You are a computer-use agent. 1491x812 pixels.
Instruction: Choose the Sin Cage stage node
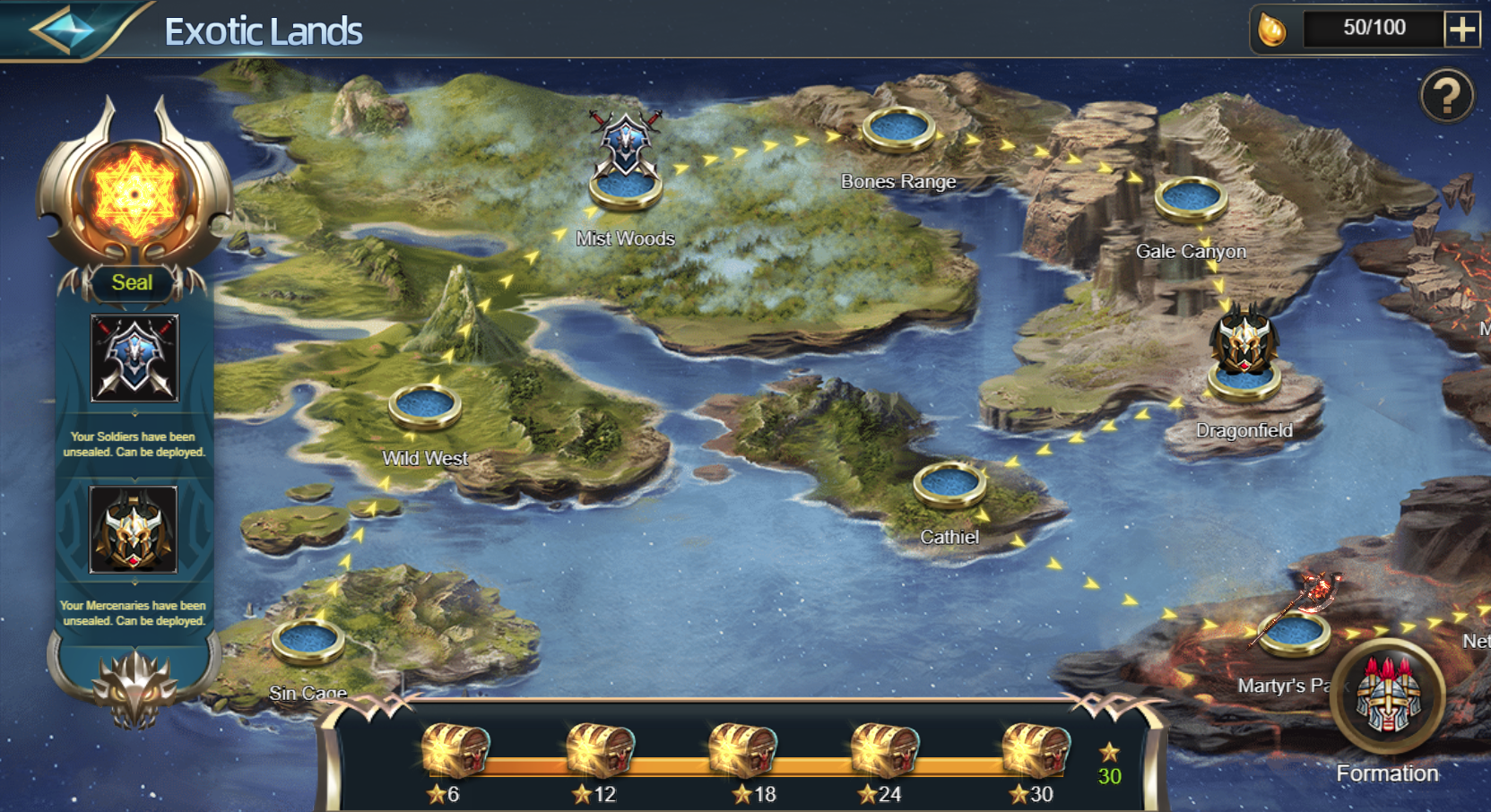(x=308, y=642)
